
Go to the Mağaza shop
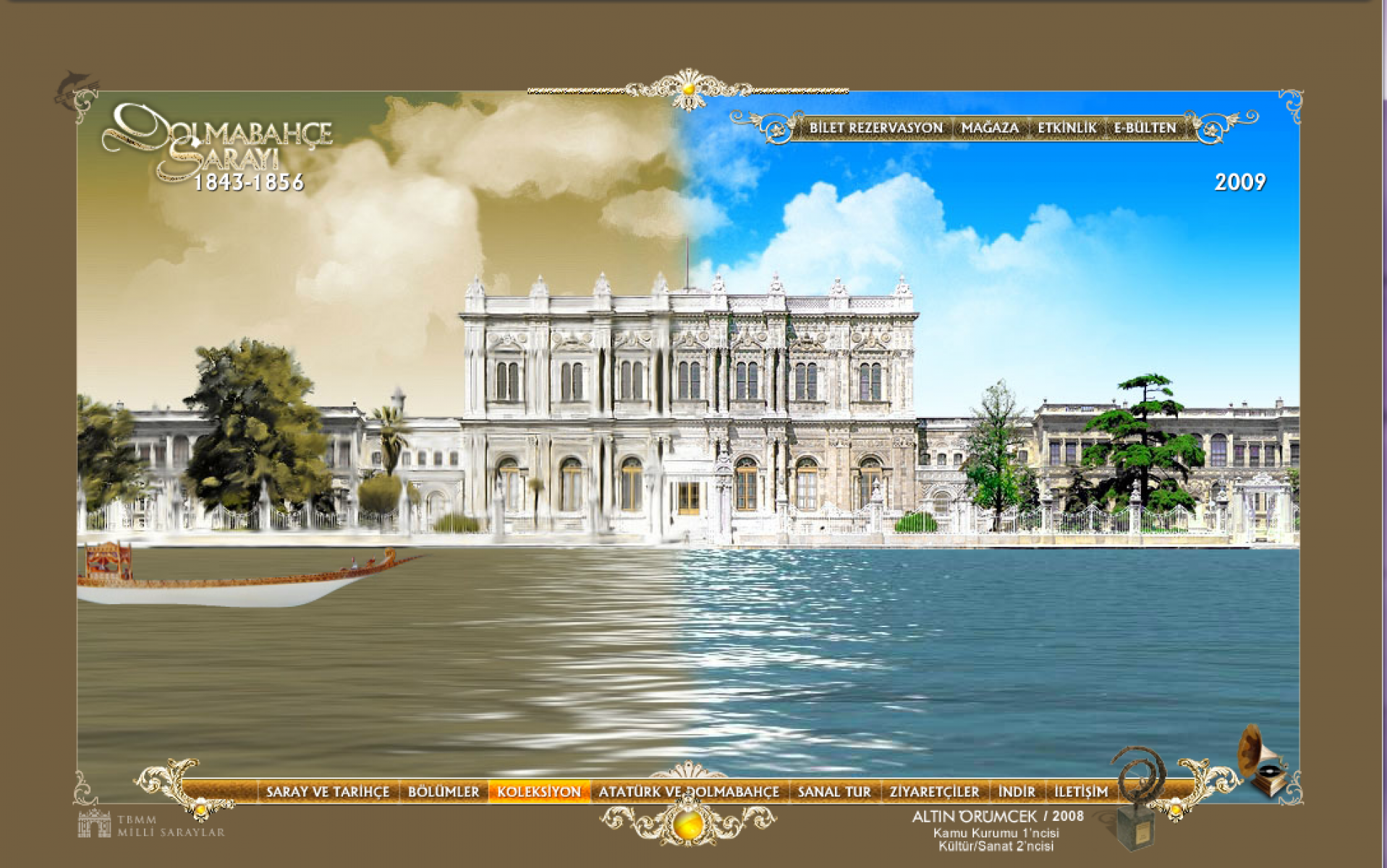(990, 128)
